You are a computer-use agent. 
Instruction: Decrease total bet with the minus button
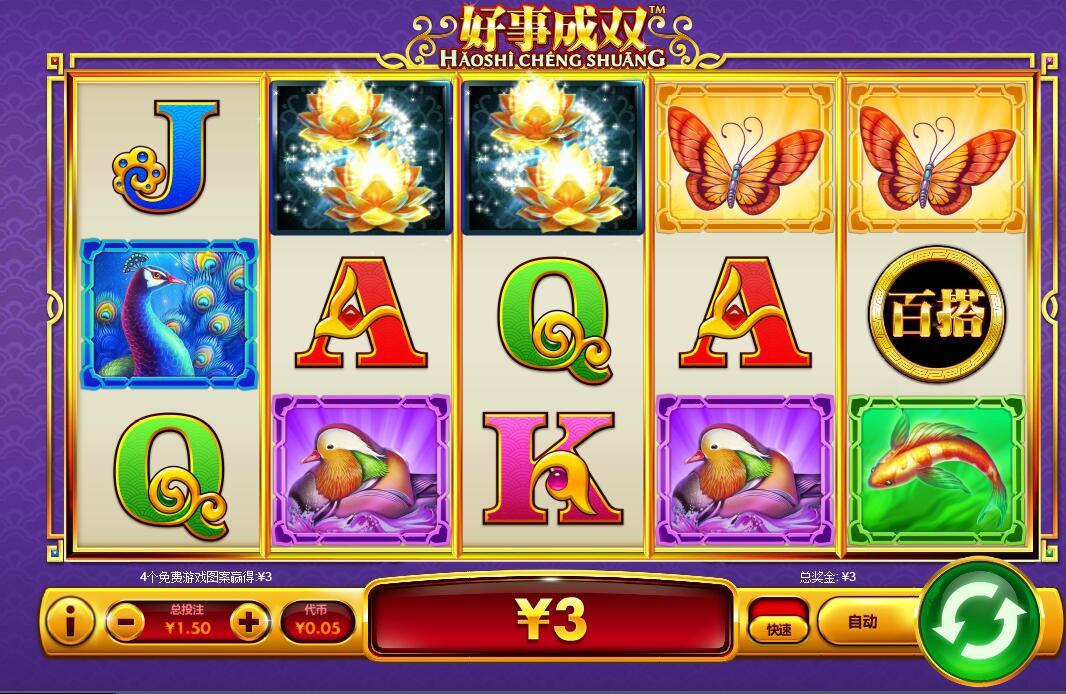(x=125, y=623)
